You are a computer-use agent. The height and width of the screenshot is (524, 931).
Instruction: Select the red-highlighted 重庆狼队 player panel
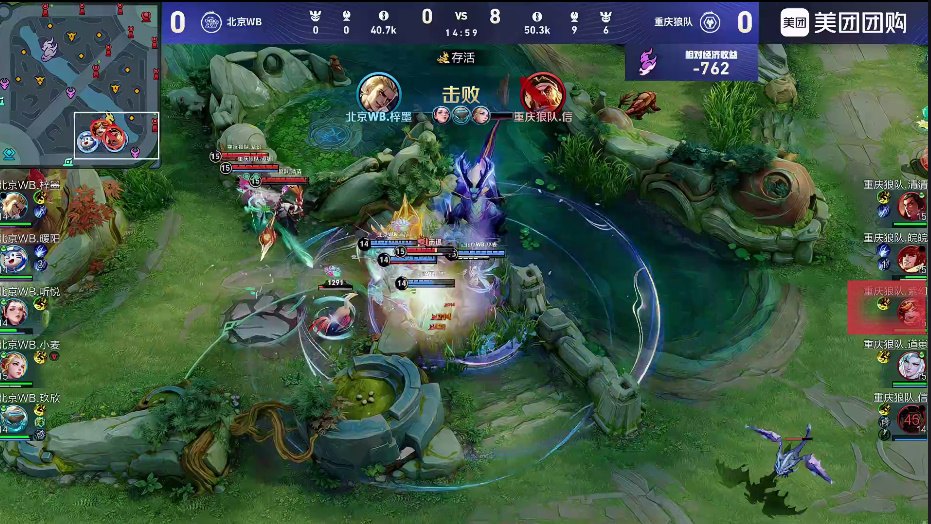click(x=888, y=308)
